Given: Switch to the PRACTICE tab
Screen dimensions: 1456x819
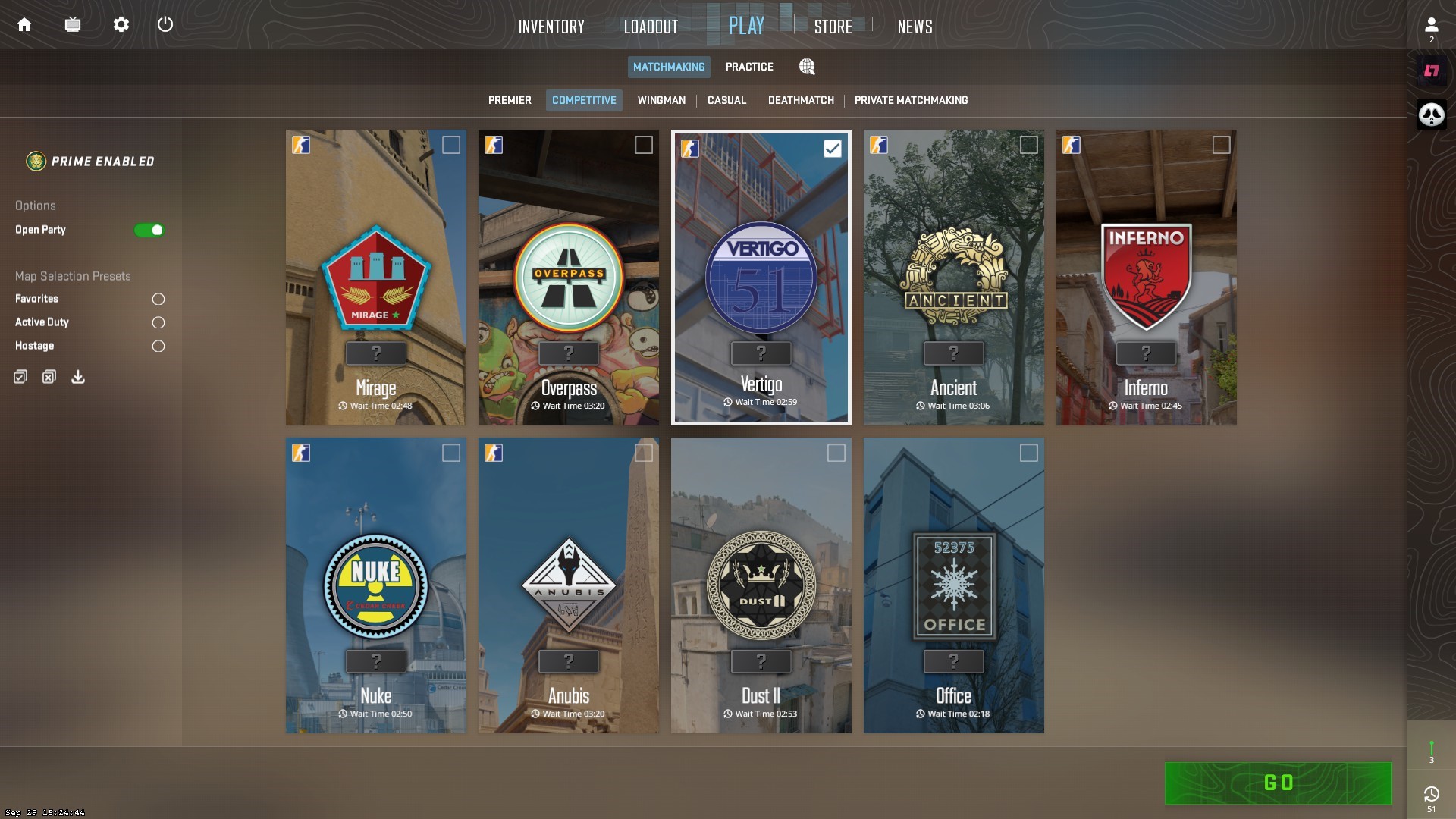Looking at the screenshot, I should tap(749, 67).
